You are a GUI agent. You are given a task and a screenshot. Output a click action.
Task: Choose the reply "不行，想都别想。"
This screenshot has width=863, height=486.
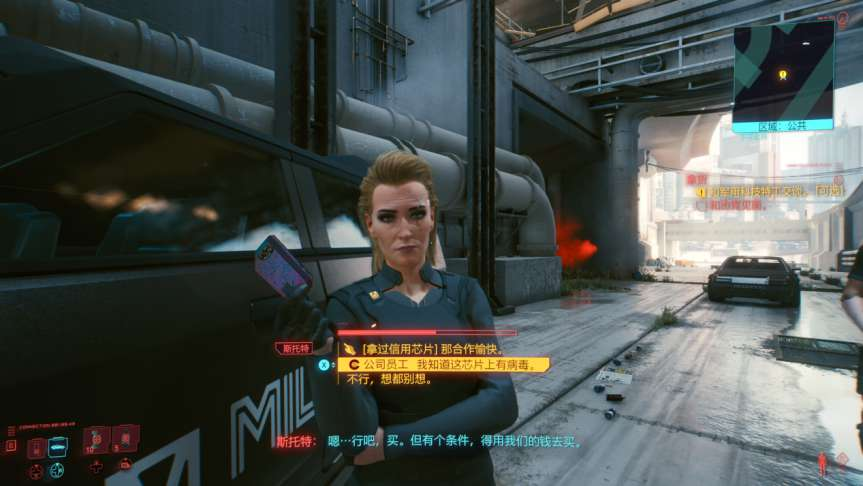pos(388,381)
